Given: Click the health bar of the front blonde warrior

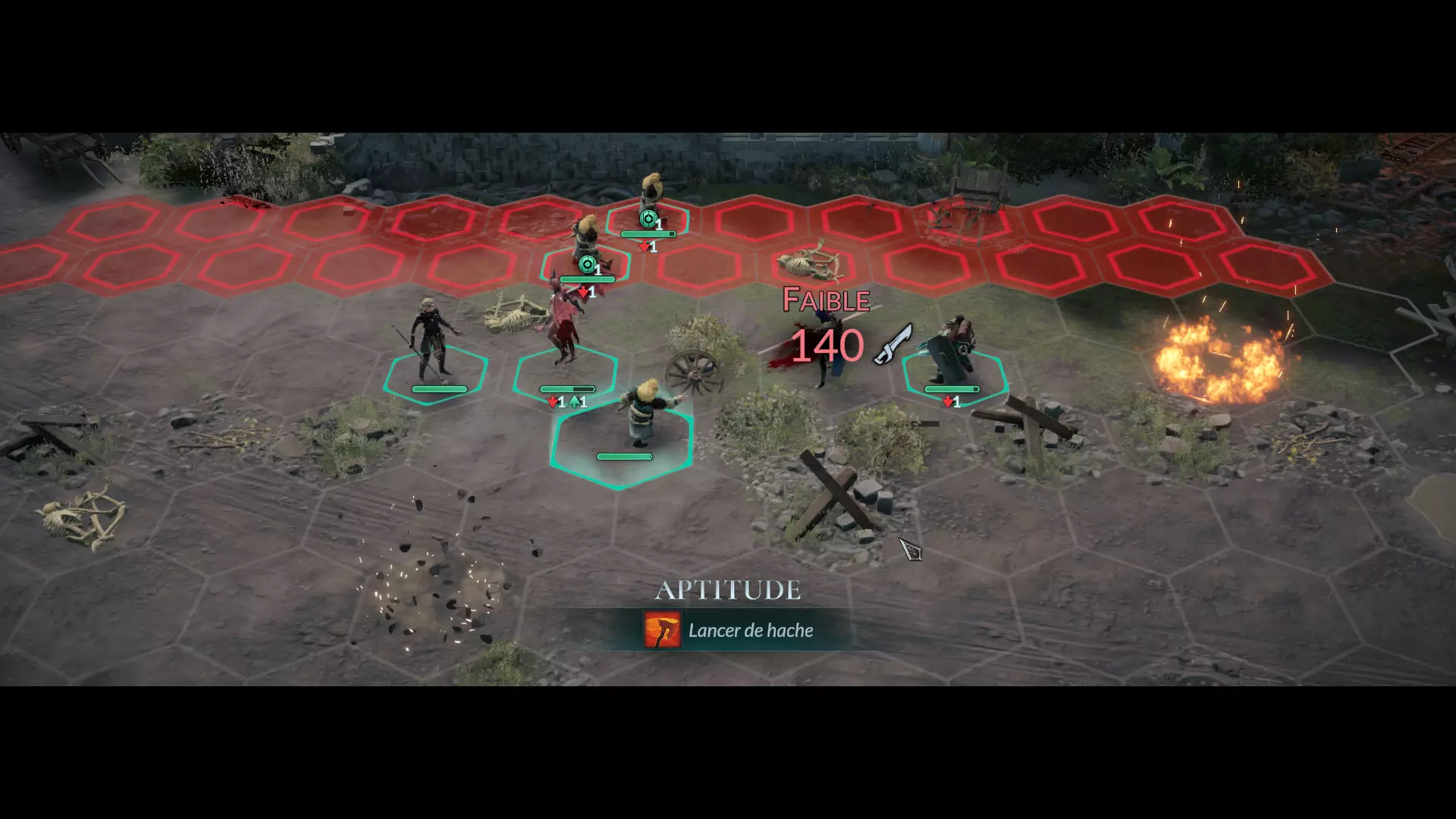Looking at the screenshot, I should pos(623,457).
